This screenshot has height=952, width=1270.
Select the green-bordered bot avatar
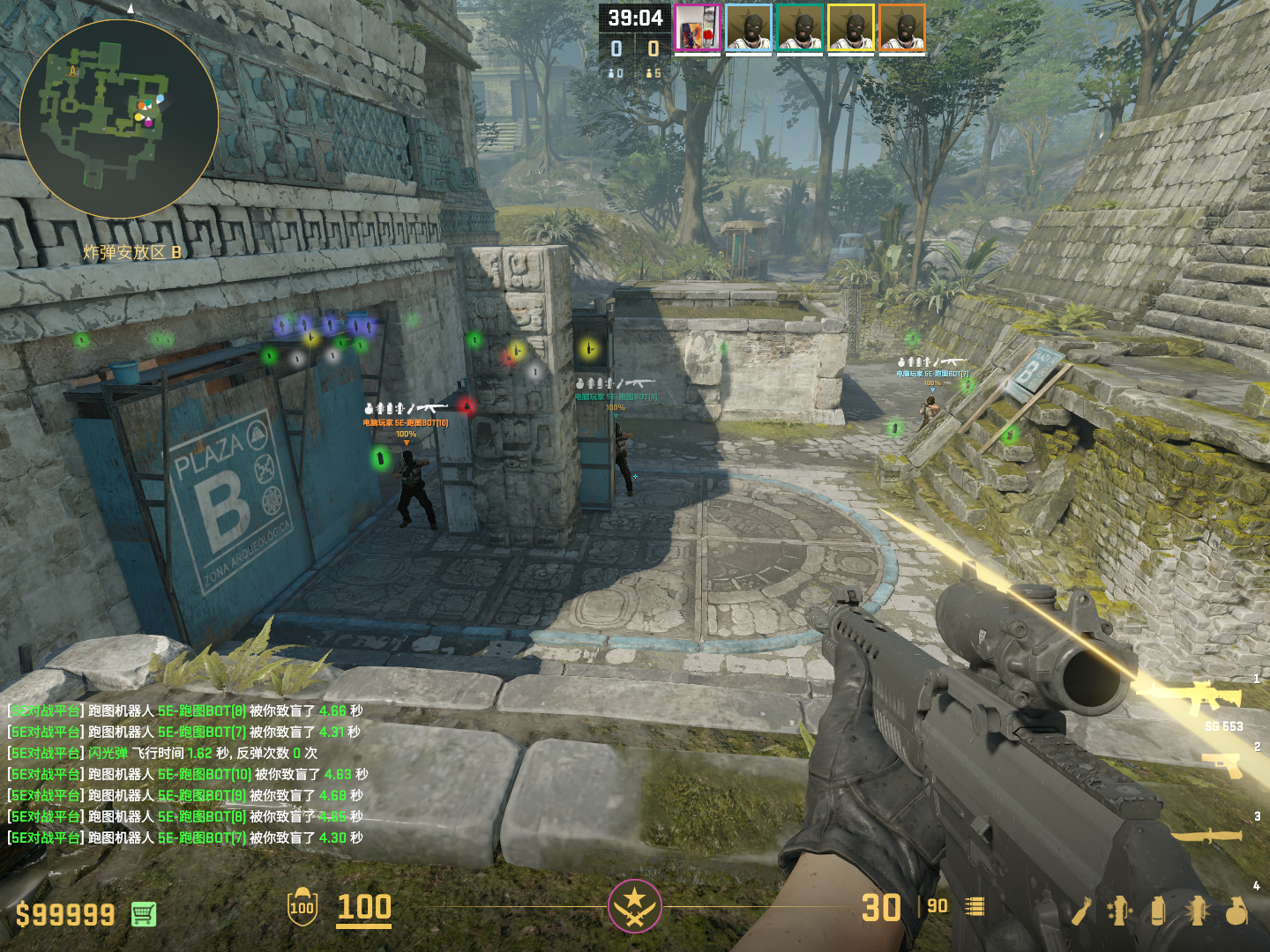800,29
